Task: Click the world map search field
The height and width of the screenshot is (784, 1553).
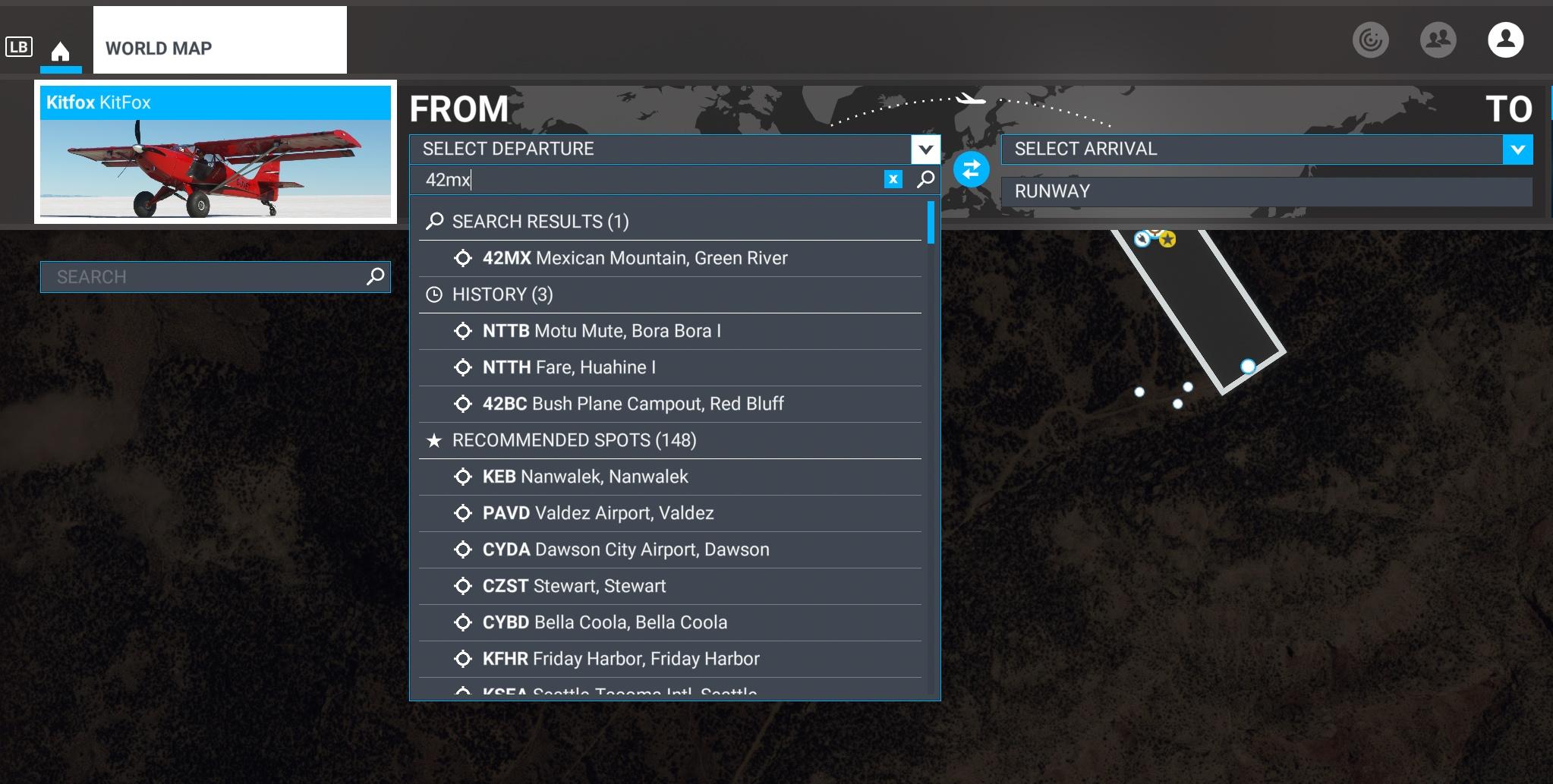Action: [205, 277]
